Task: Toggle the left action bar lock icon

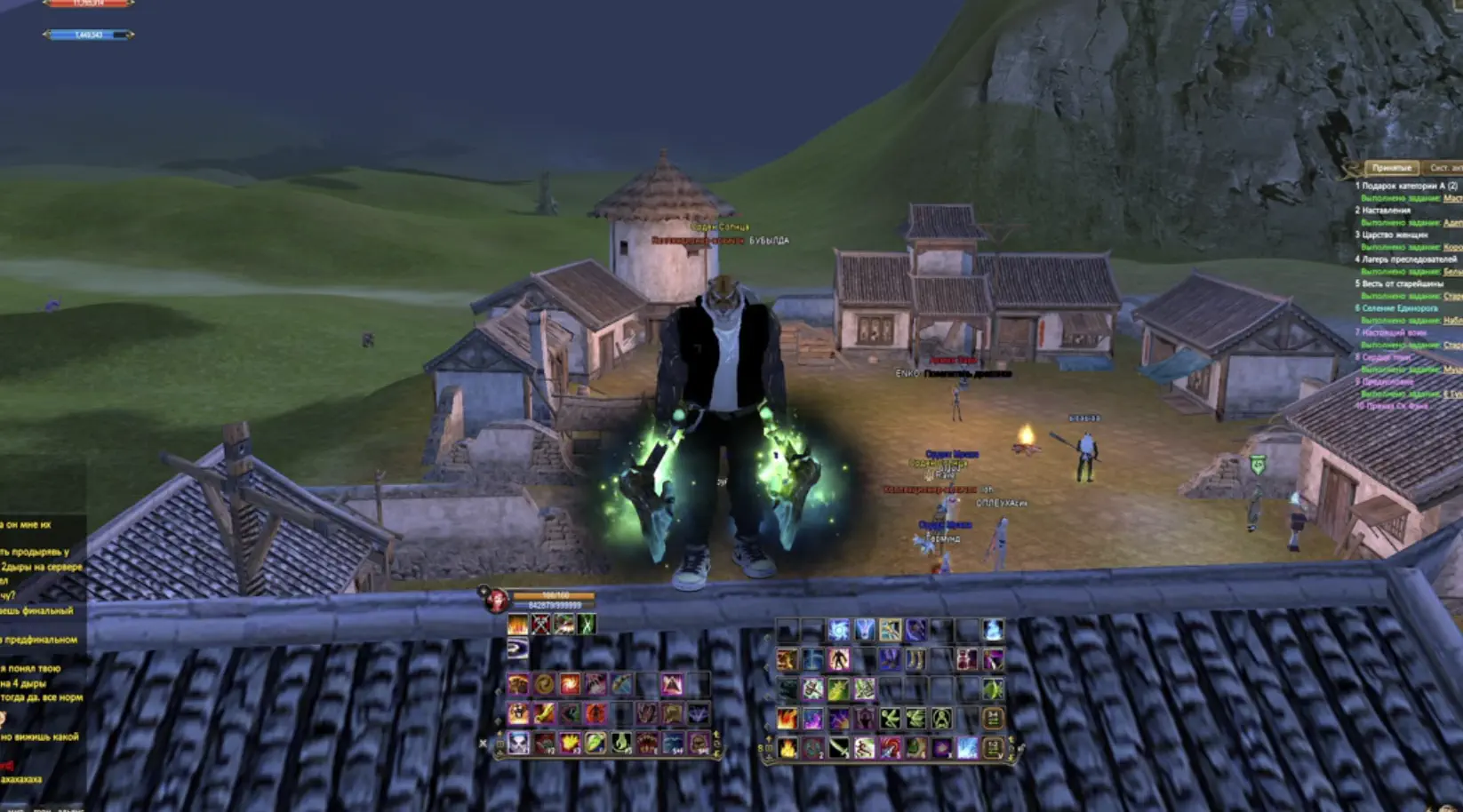Action: (x=500, y=744)
